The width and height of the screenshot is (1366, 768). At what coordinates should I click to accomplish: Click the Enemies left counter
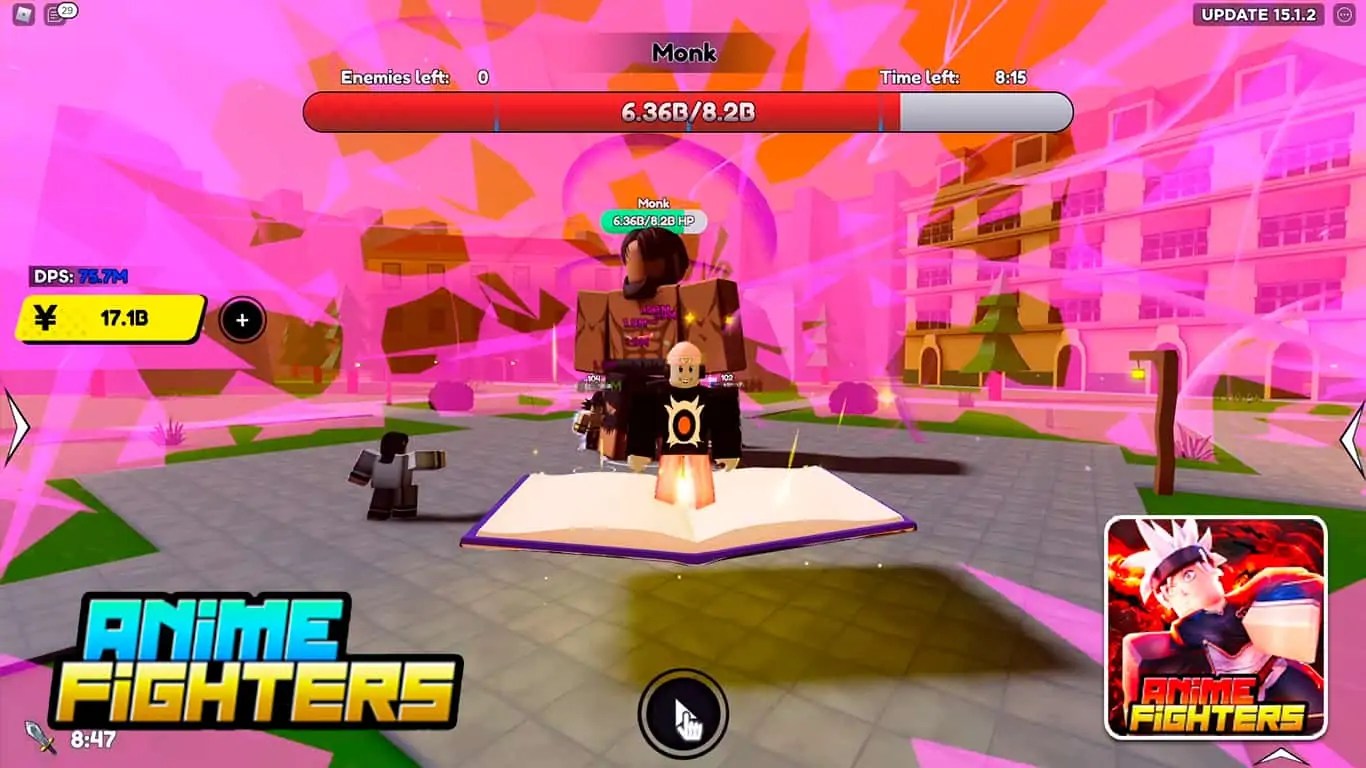[x=410, y=77]
